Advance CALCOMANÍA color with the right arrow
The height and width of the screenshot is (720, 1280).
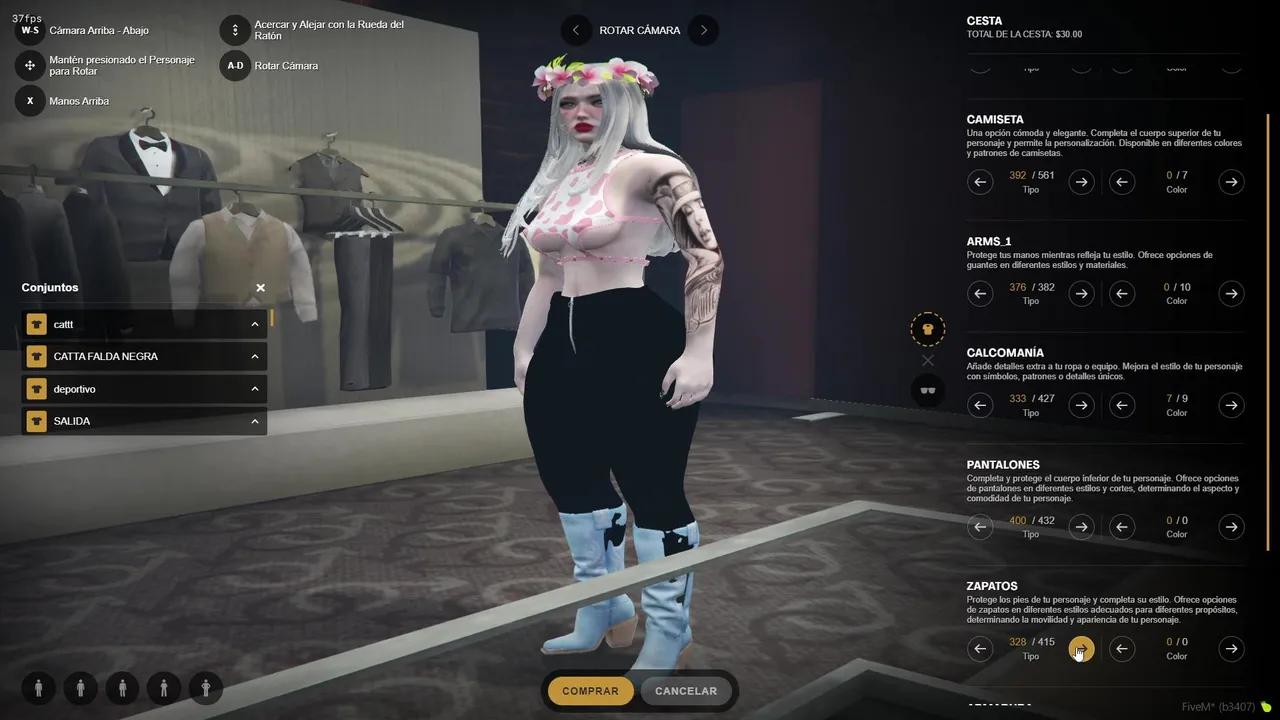1231,405
